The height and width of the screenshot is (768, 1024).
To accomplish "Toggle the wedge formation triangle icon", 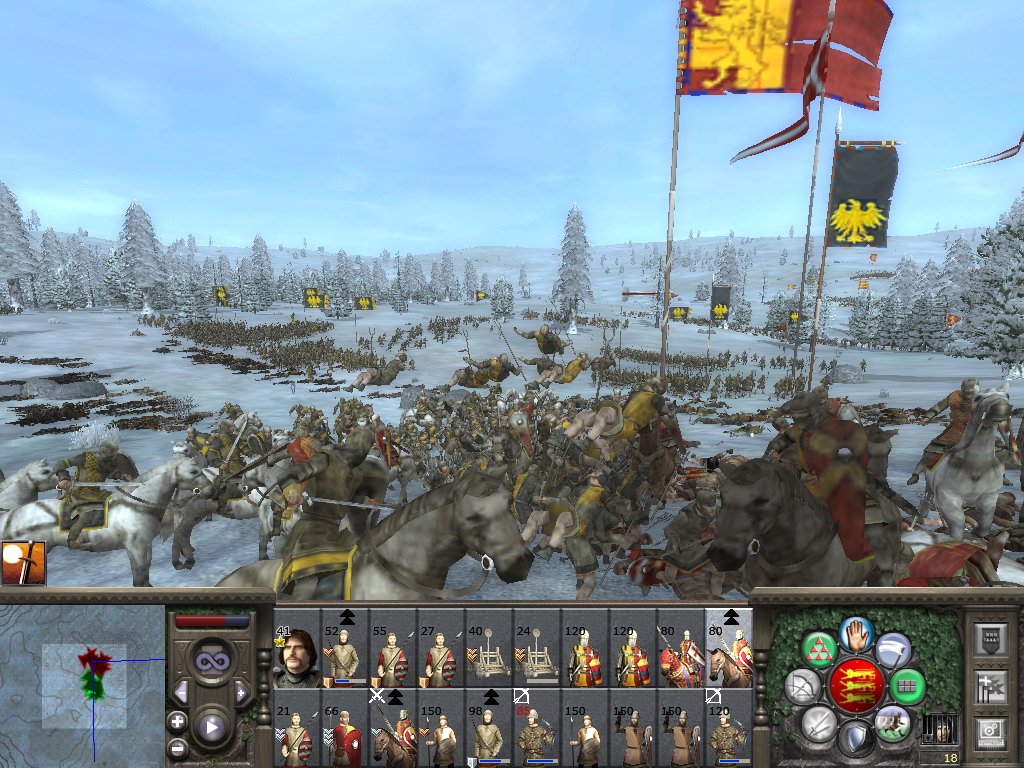I will pos(819,649).
